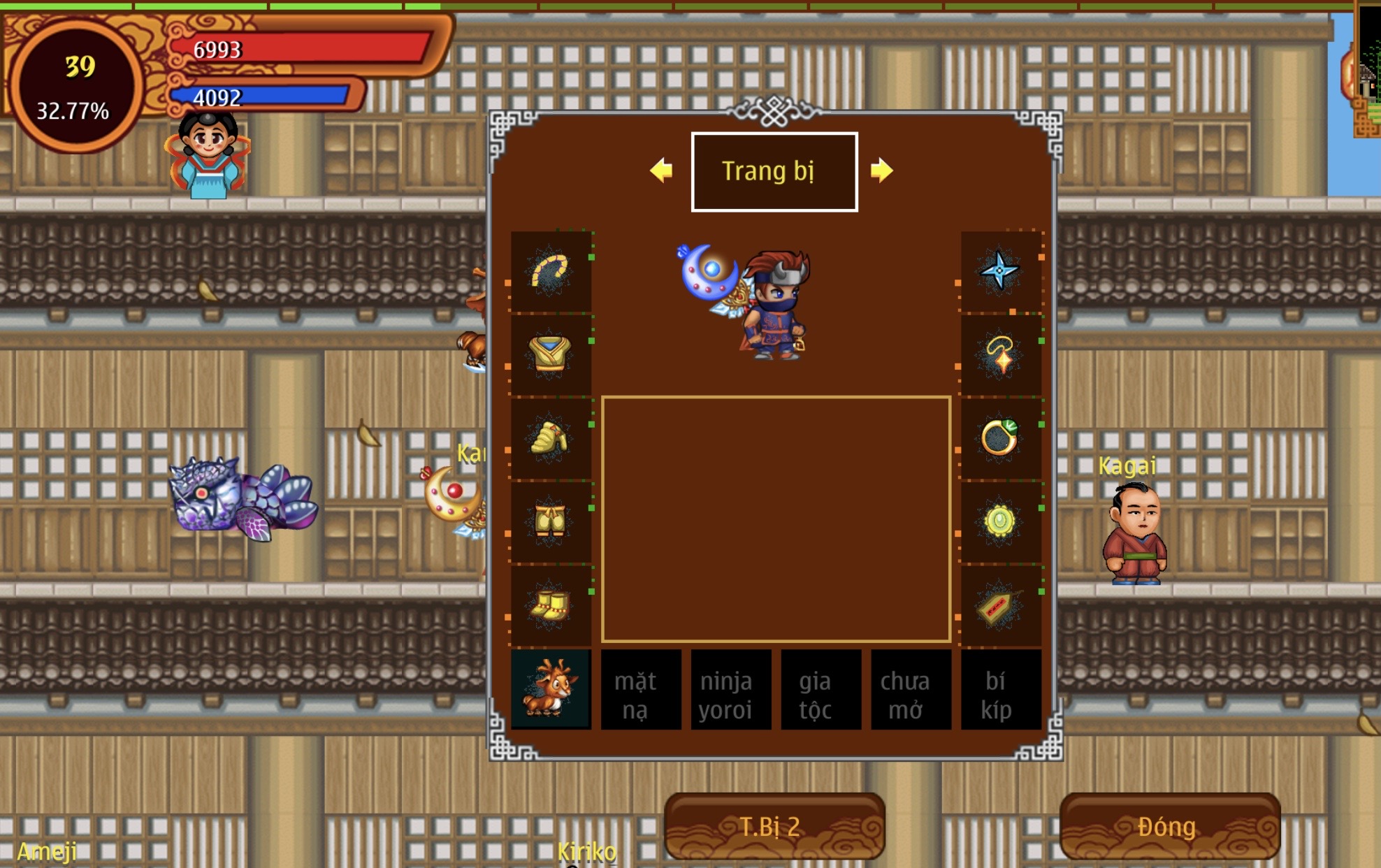Select the equipped ring slot
Viewport: 1381px width, 868px height.
click(x=1000, y=438)
